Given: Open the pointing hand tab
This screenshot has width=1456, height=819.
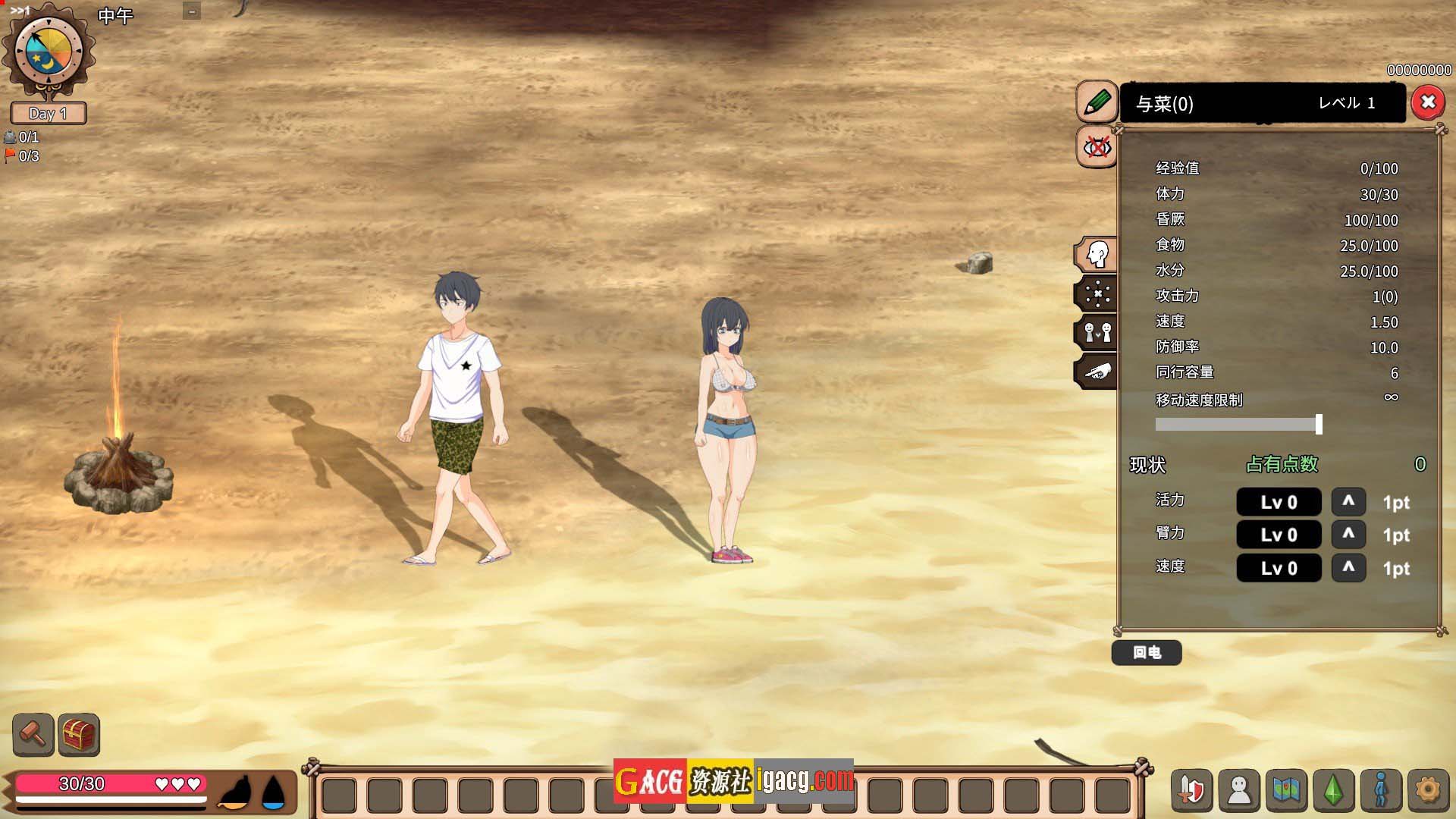Looking at the screenshot, I should (1097, 372).
